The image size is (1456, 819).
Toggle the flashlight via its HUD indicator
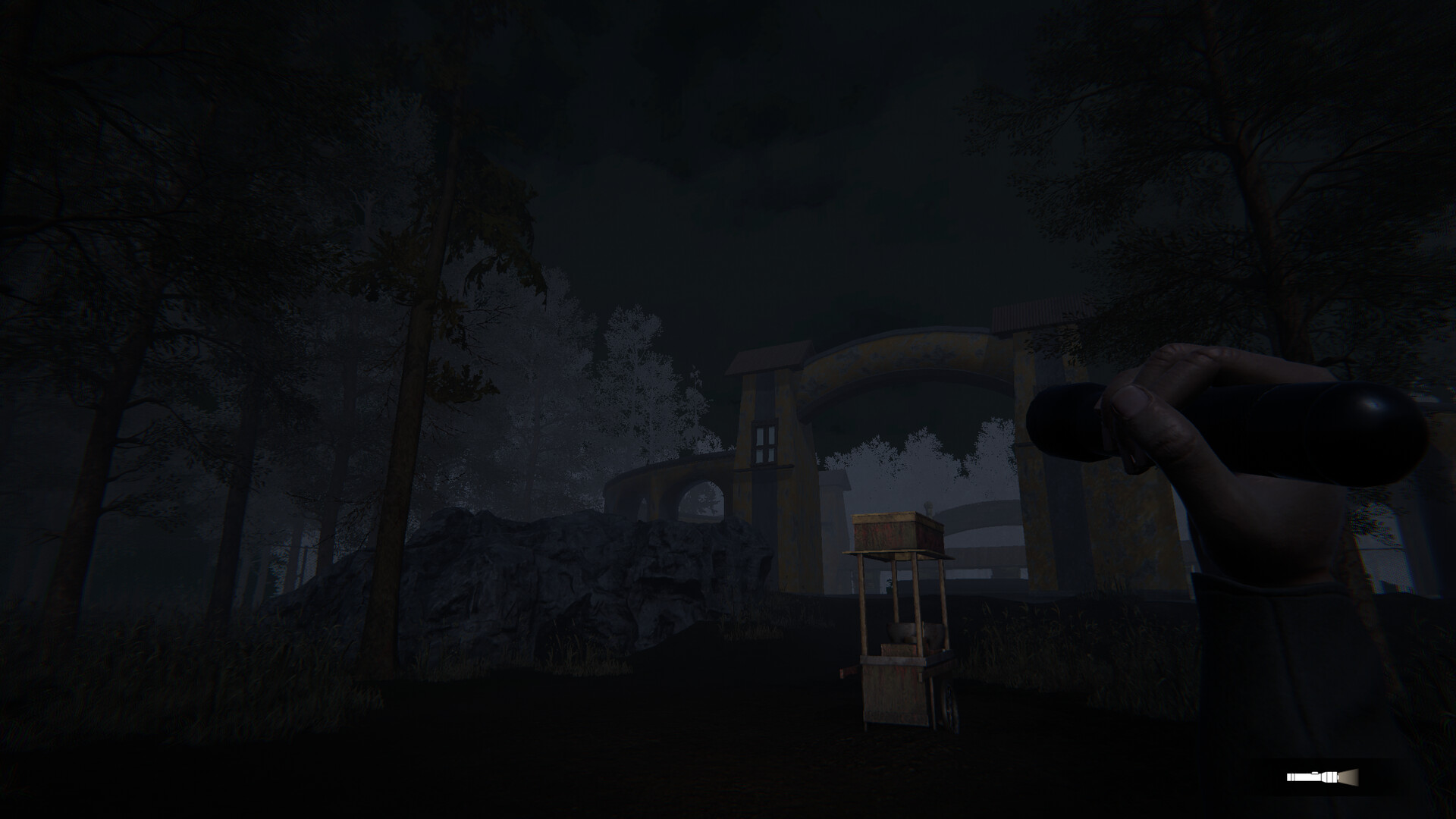click(x=1322, y=777)
